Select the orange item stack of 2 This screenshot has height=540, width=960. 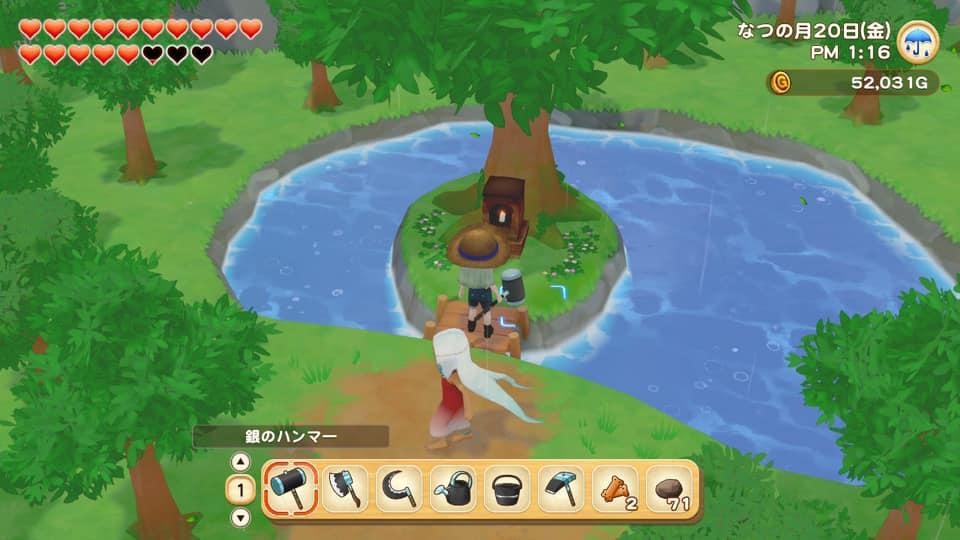(615, 489)
